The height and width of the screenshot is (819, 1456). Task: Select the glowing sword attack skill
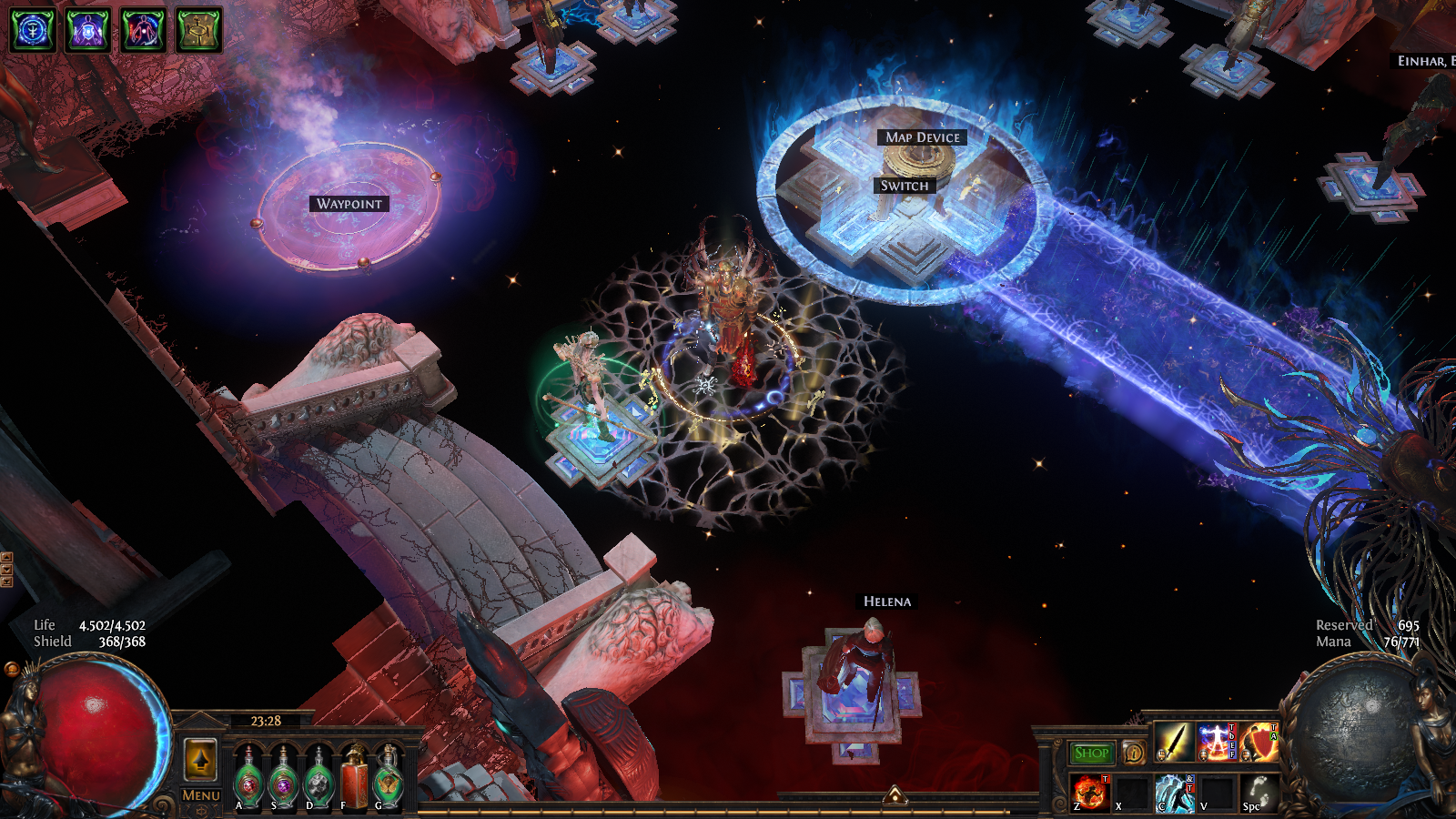point(1174,743)
